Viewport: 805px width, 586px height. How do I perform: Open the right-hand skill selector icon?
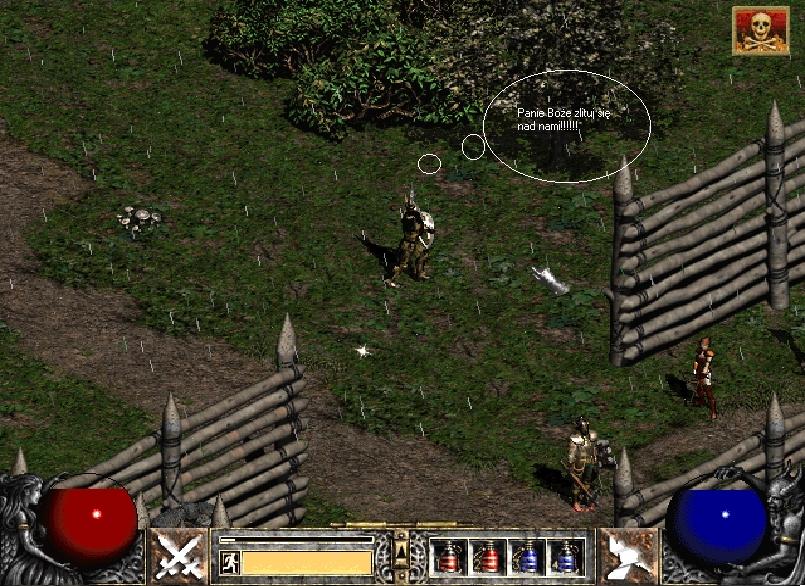coord(627,556)
